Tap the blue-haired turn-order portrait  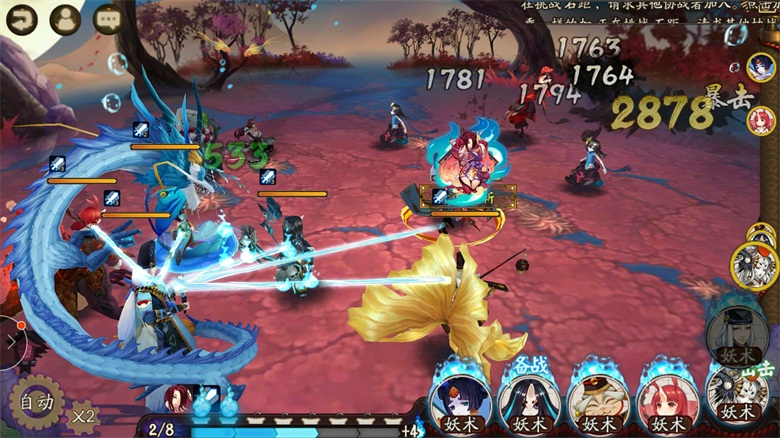click(760, 67)
